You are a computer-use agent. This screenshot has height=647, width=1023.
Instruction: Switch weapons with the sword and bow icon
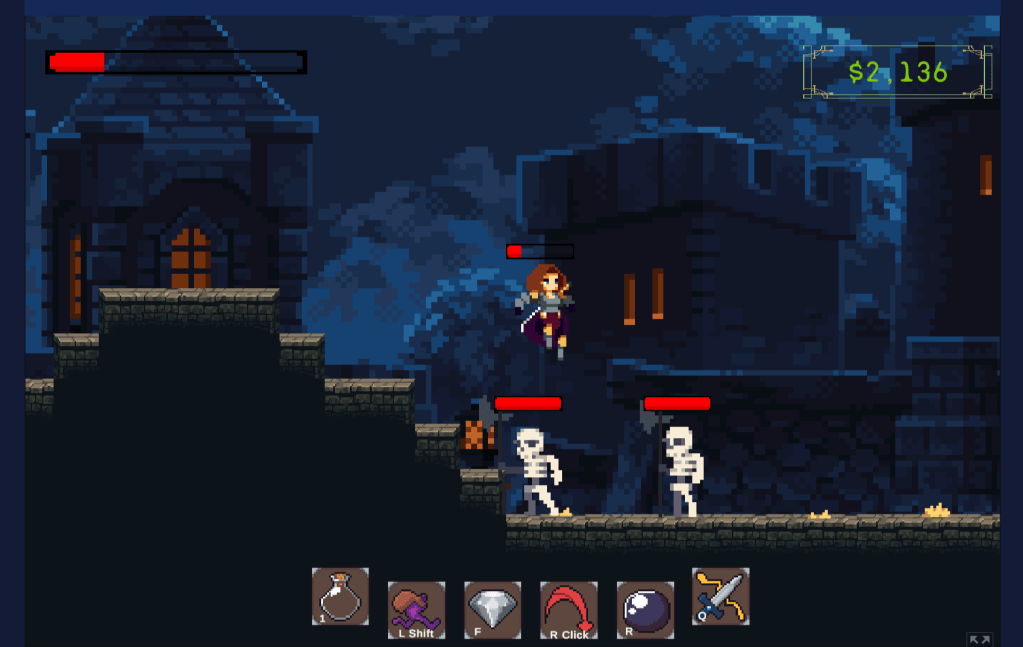click(720, 596)
